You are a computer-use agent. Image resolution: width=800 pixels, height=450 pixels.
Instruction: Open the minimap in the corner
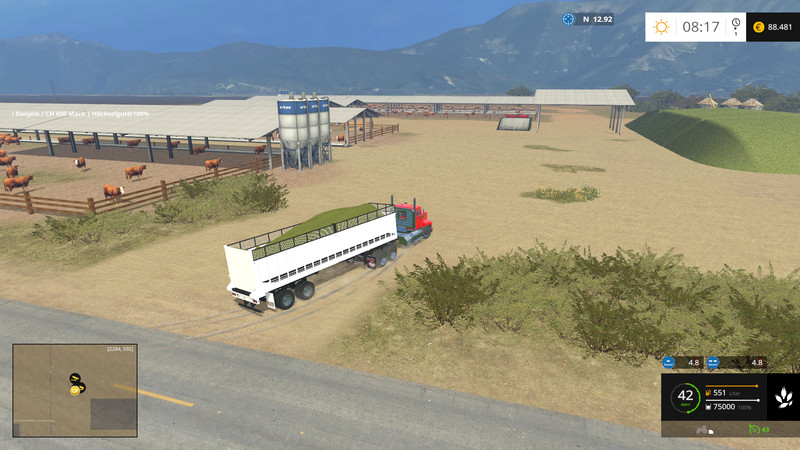click(75, 390)
